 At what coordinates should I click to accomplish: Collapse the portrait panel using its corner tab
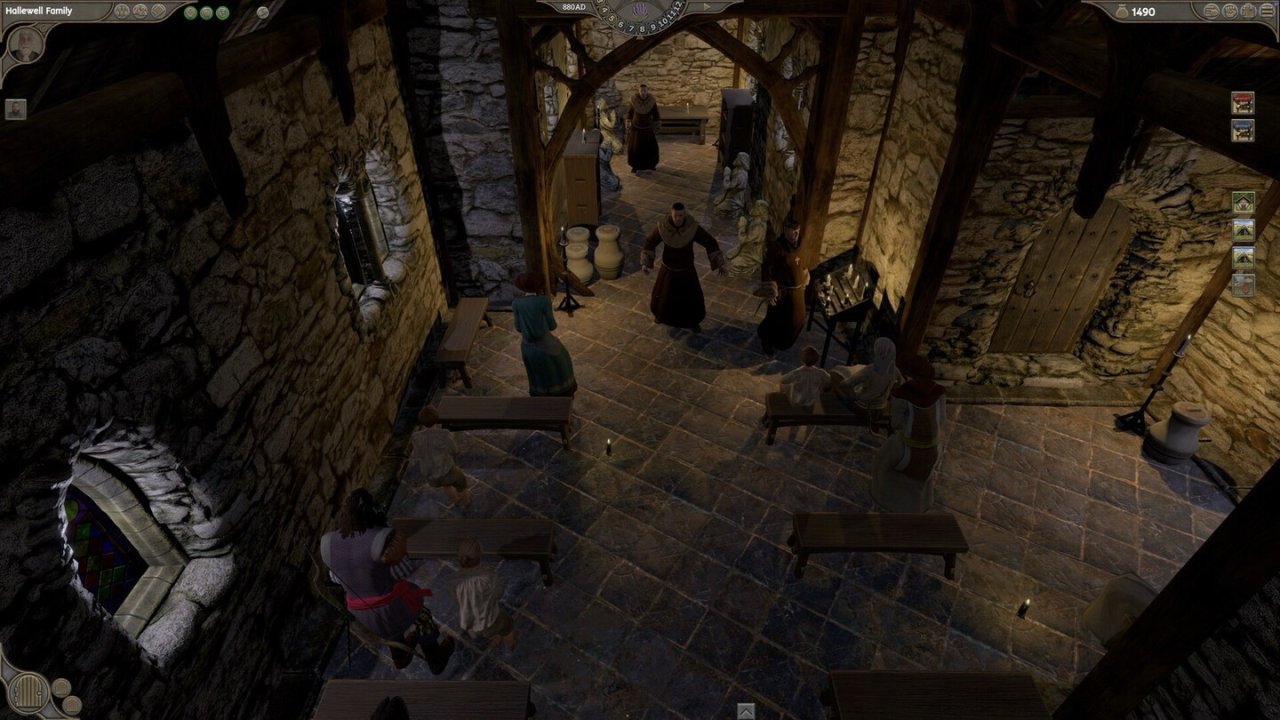click(x=42, y=27)
